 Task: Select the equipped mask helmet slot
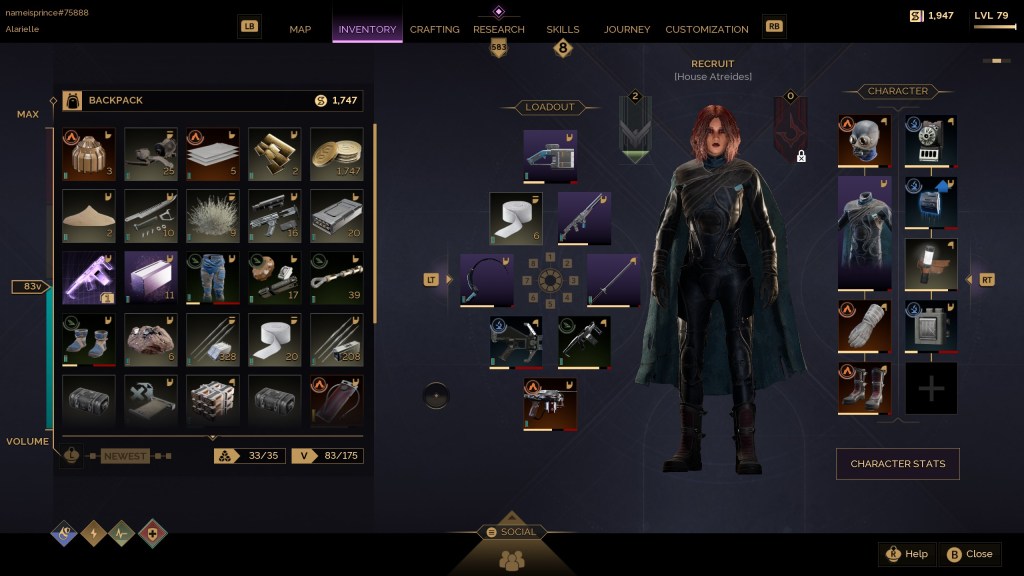[863, 141]
